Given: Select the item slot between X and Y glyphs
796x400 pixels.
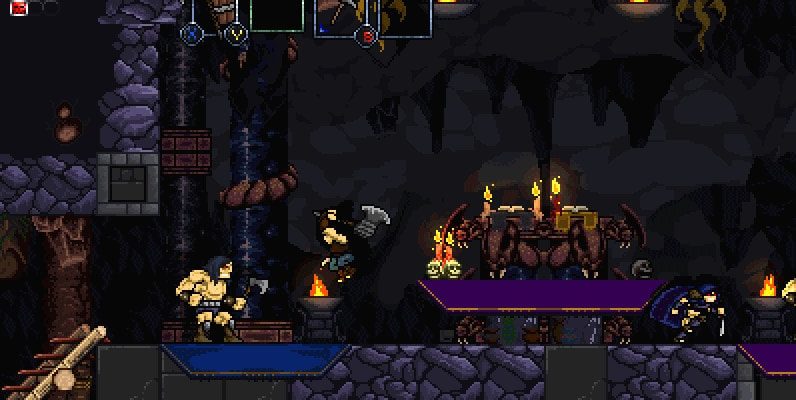Looking at the screenshot, I should (x=215, y=14).
